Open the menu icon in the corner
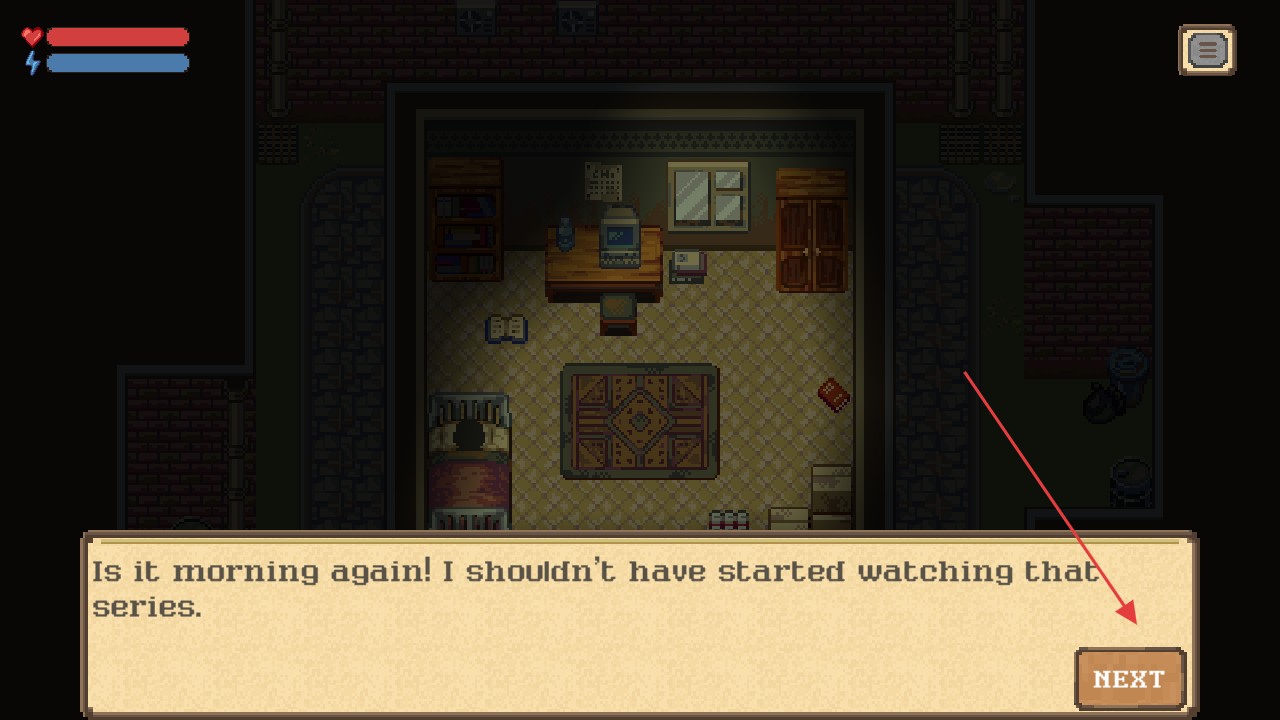The image size is (1280, 720). point(1207,50)
